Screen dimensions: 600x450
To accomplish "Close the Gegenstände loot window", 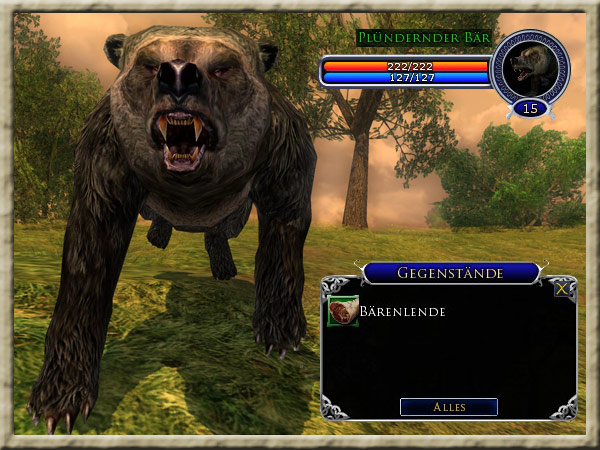I will click(x=563, y=288).
